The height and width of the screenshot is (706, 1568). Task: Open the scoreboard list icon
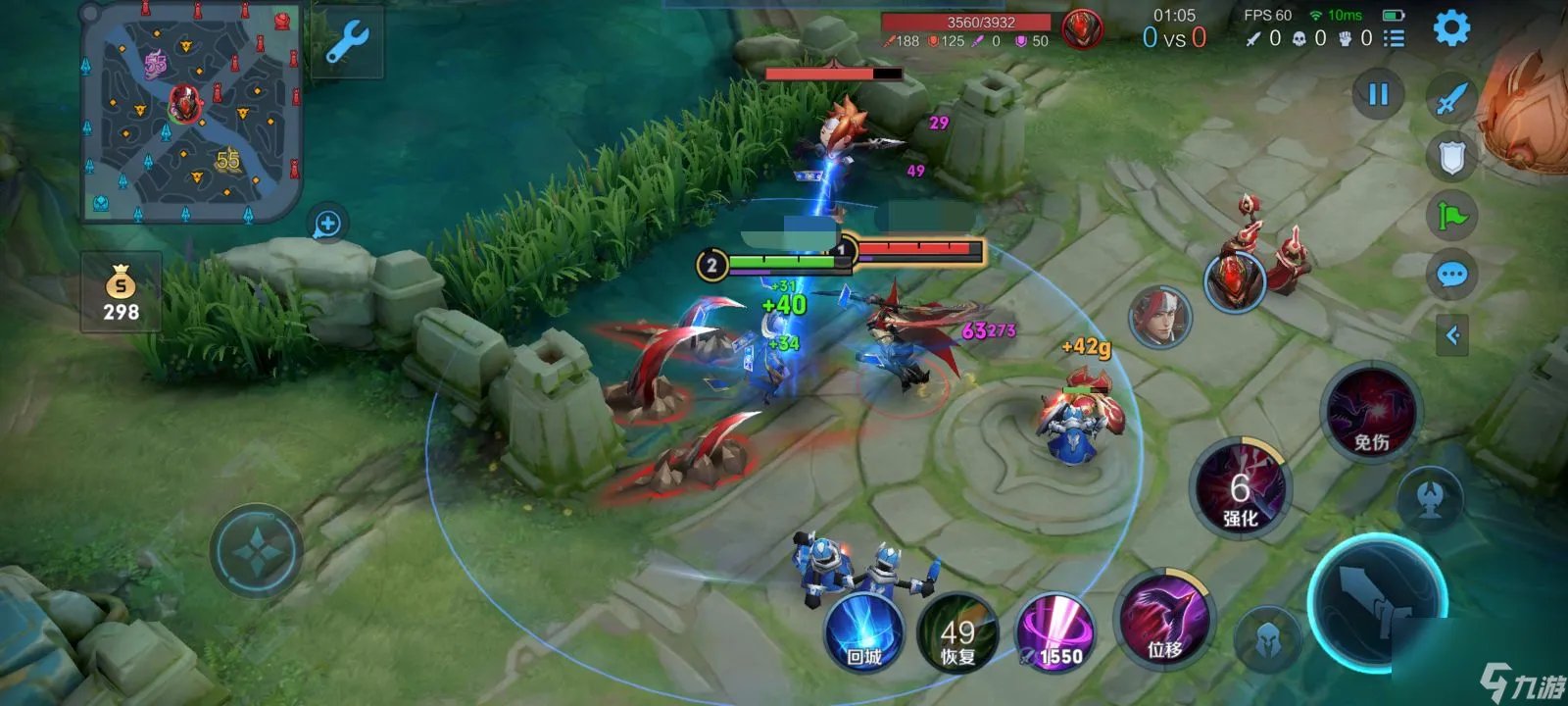[1394, 38]
